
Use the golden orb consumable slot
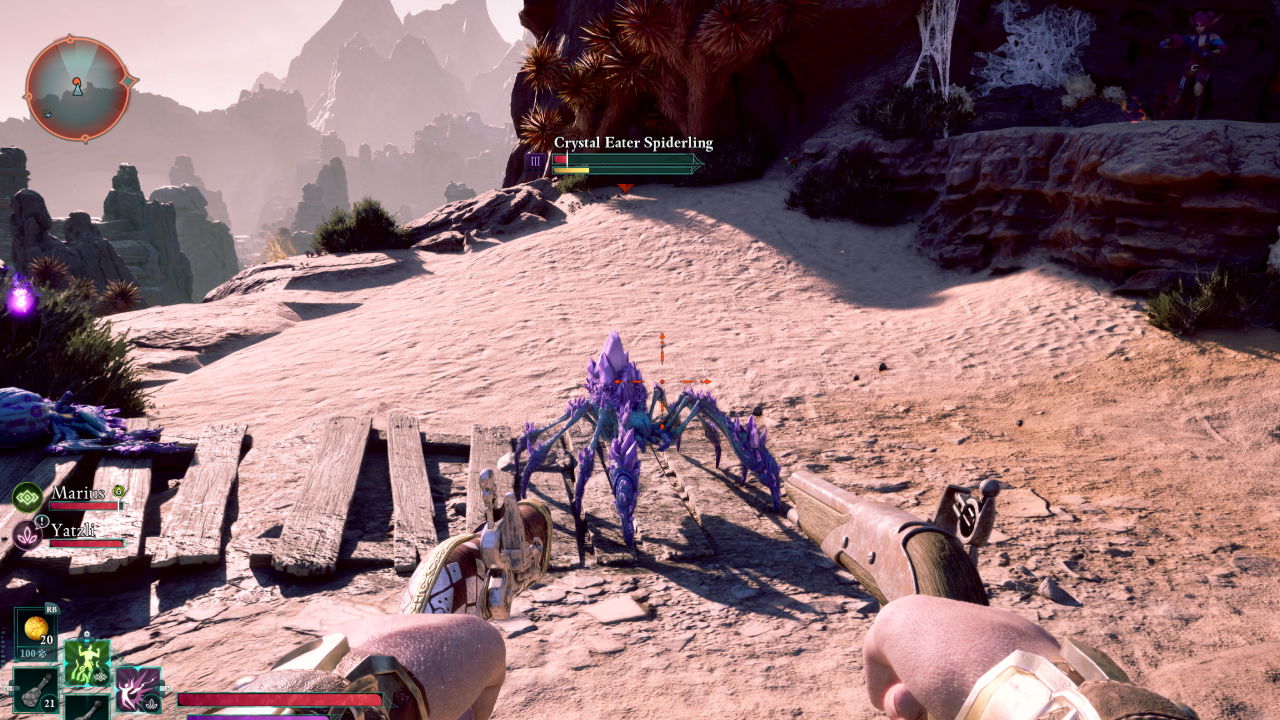pyautogui.click(x=36, y=628)
